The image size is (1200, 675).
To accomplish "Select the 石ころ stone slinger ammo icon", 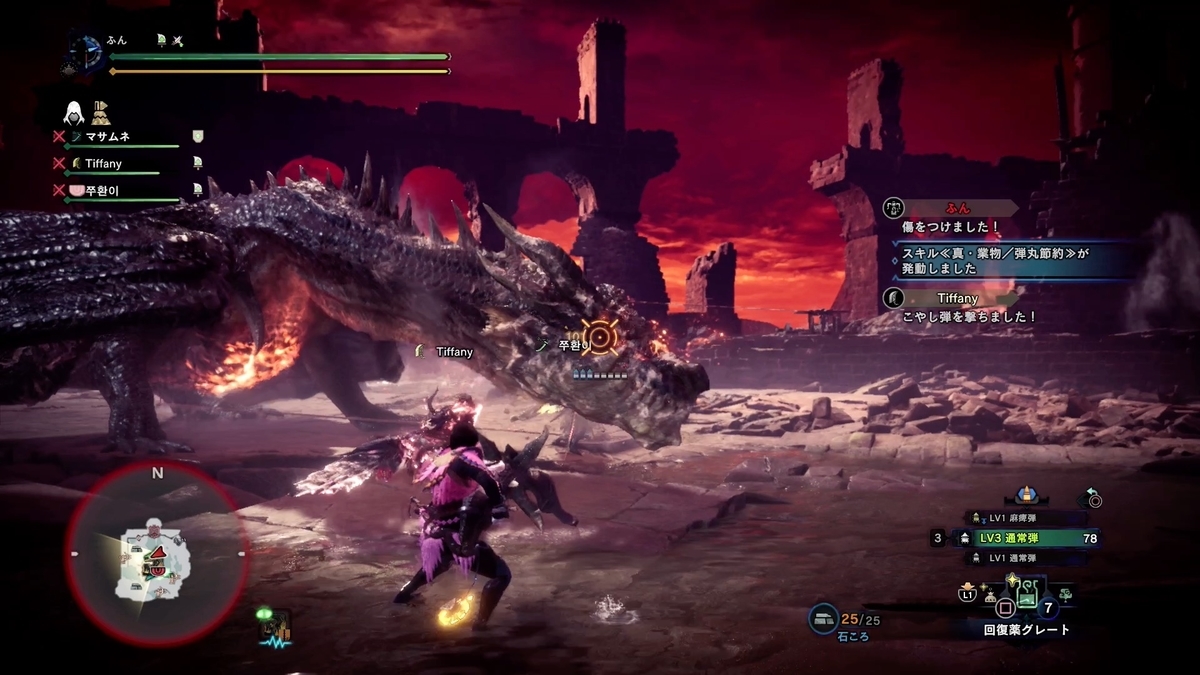I will pos(824,620).
